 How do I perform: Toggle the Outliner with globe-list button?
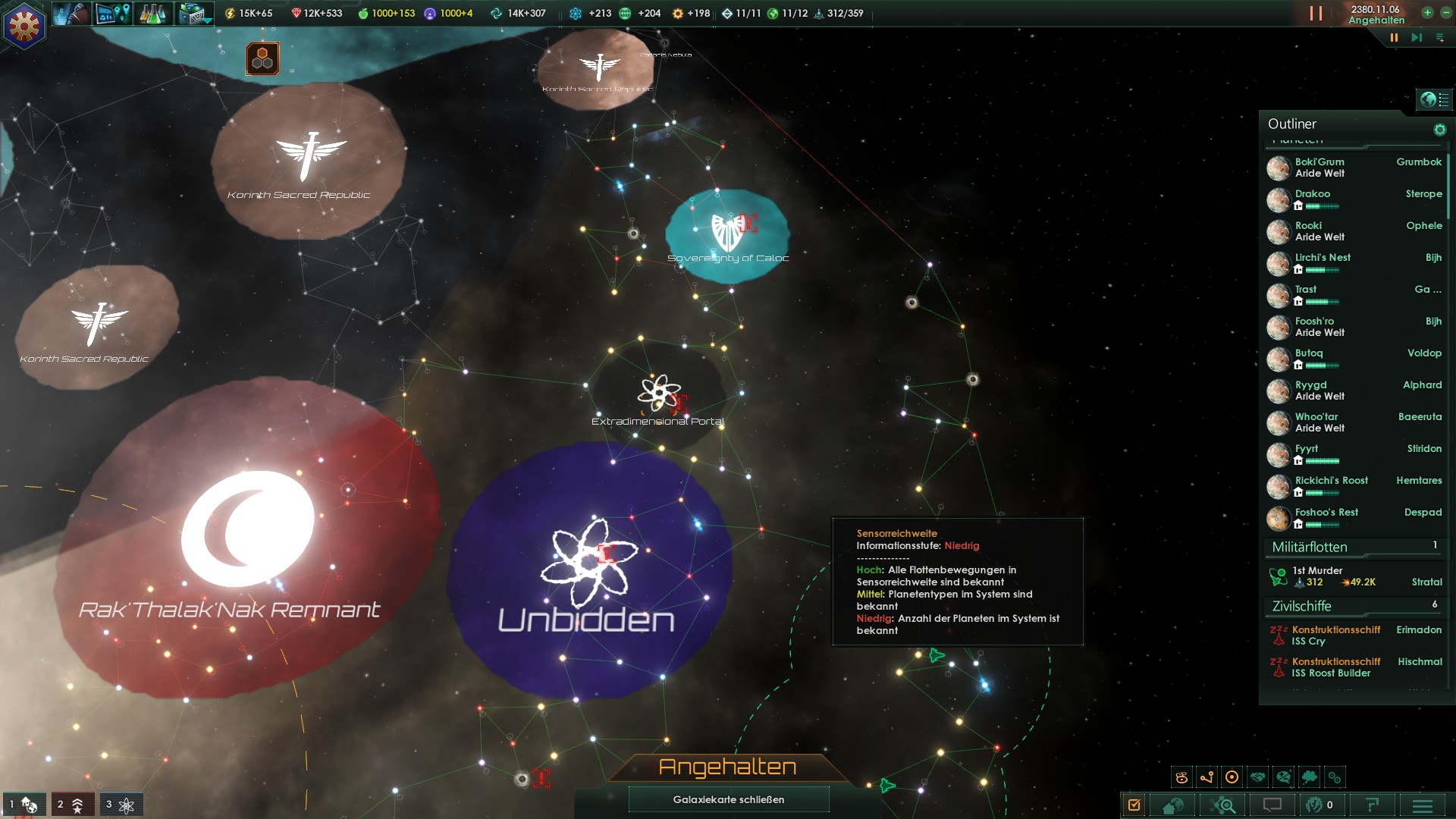tap(1433, 99)
